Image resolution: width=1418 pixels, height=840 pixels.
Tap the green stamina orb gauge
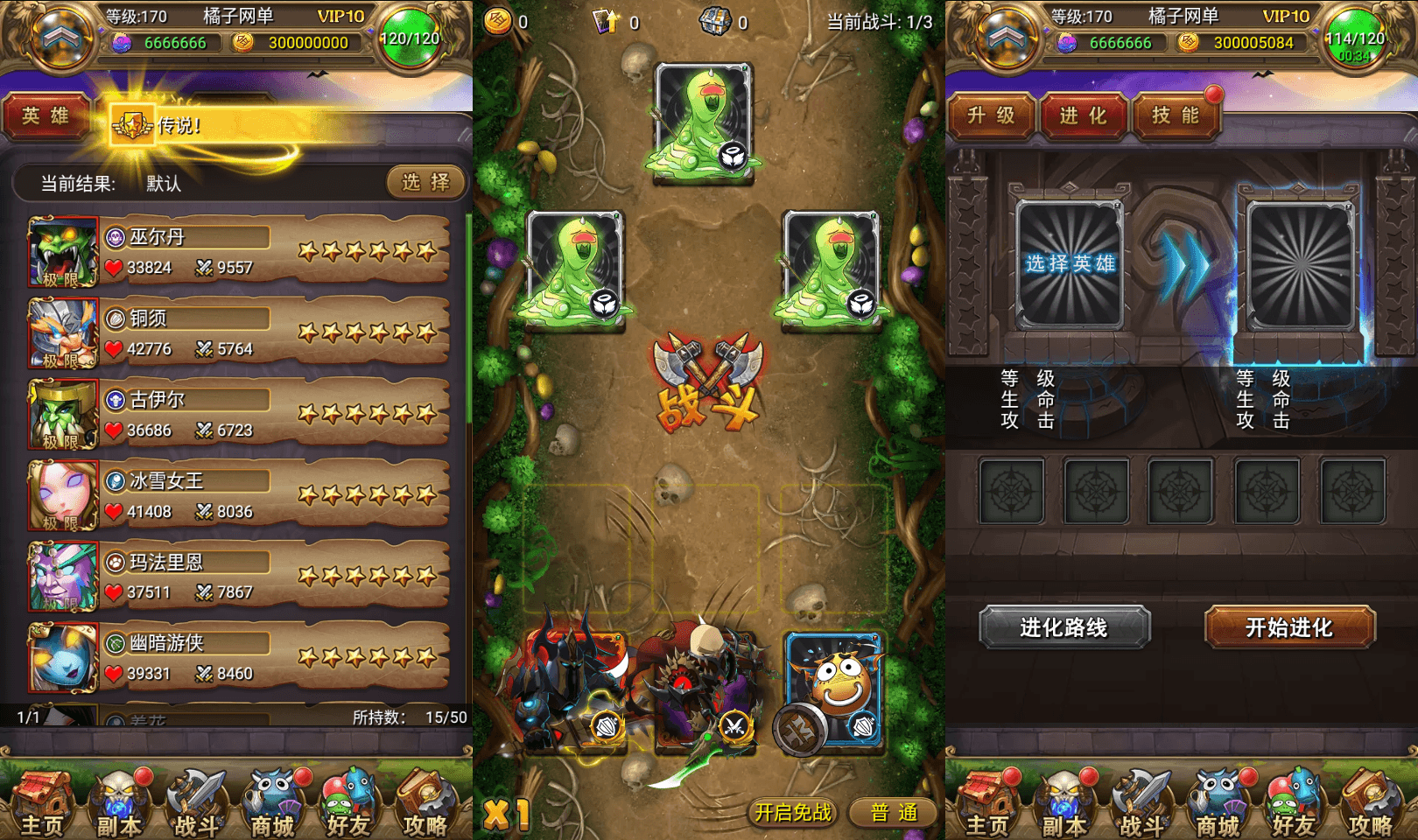(x=408, y=38)
